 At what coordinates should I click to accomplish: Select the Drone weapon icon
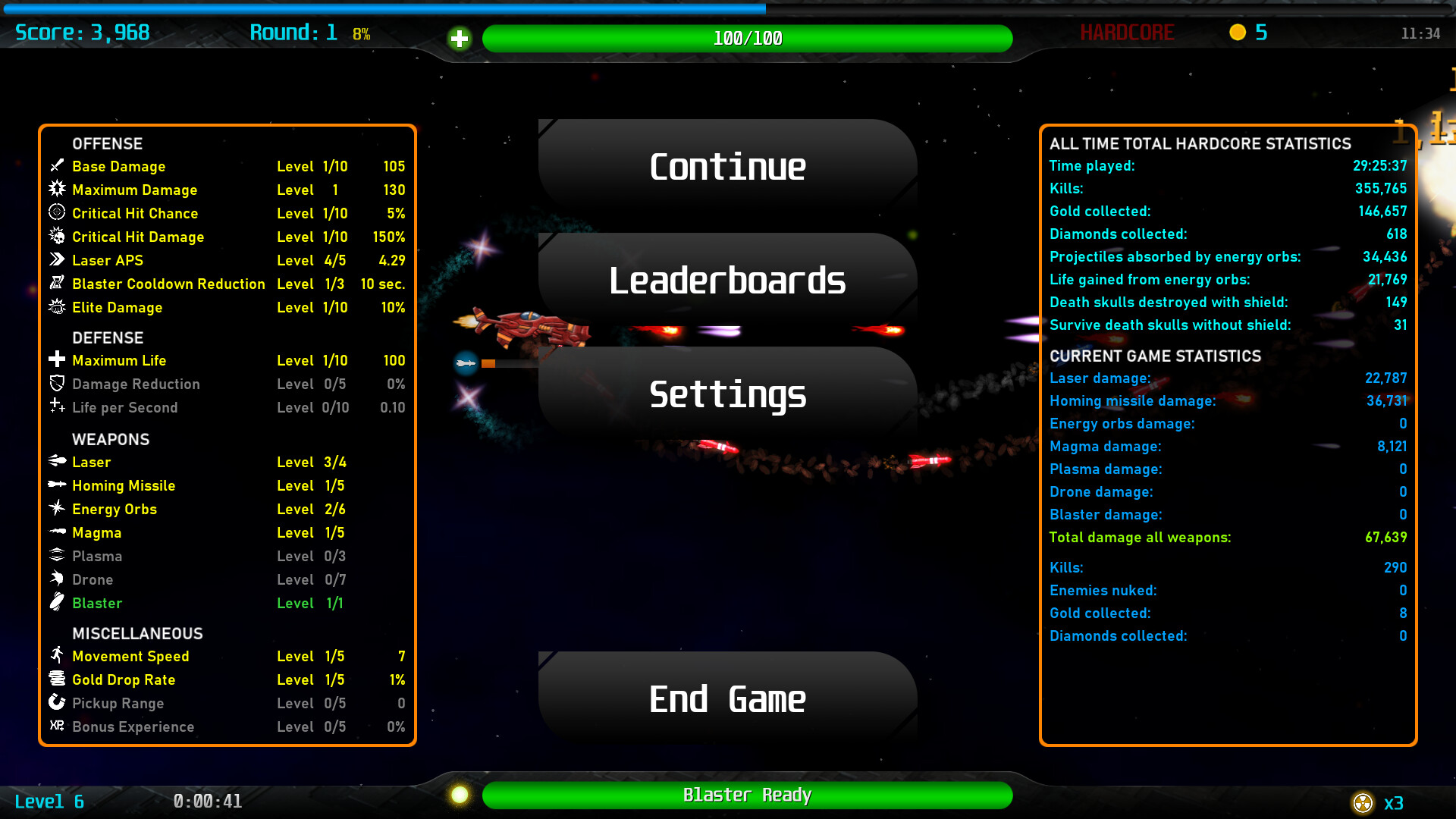(x=57, y=579)
